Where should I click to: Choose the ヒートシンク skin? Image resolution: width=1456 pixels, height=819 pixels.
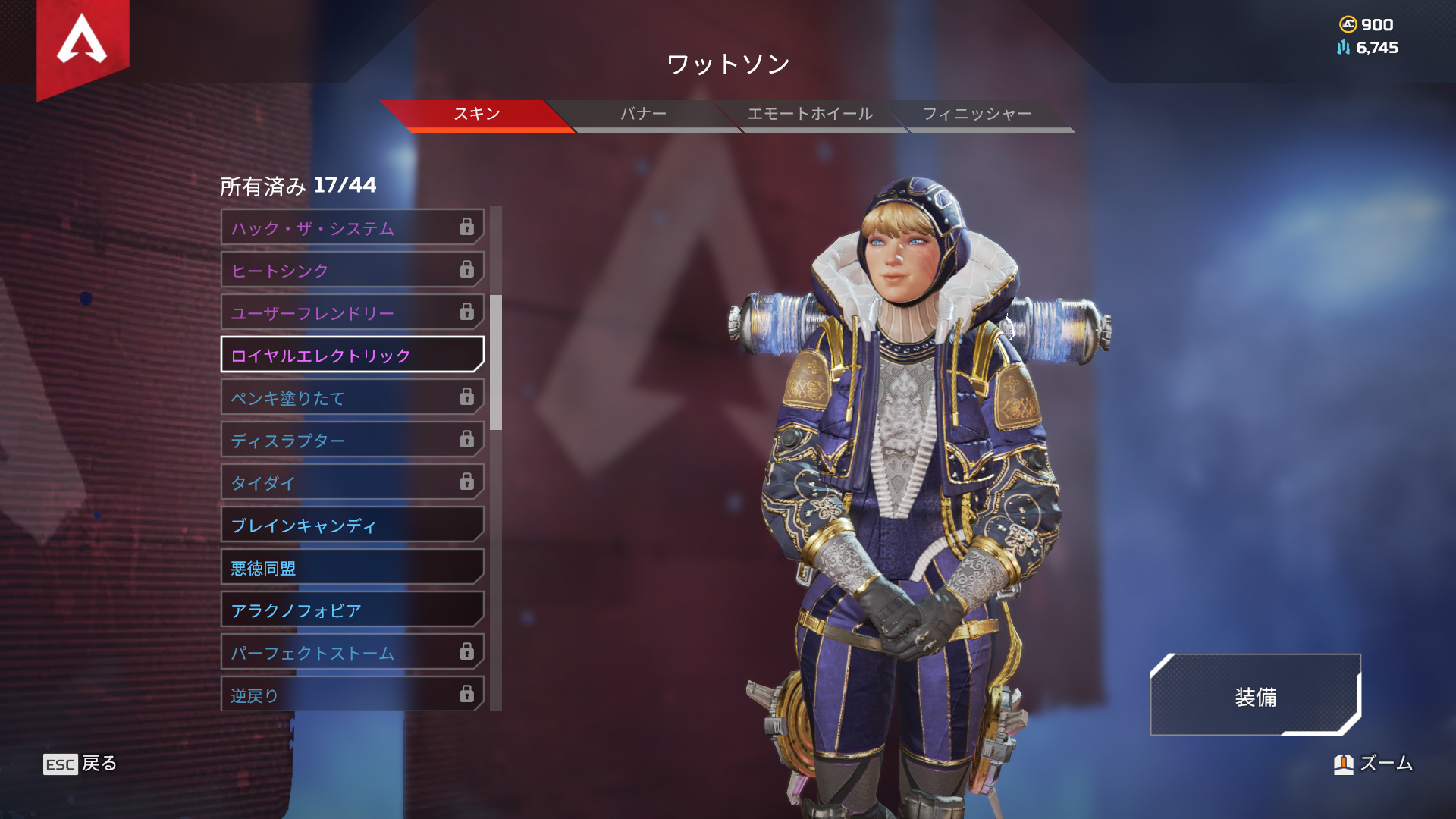352,270
